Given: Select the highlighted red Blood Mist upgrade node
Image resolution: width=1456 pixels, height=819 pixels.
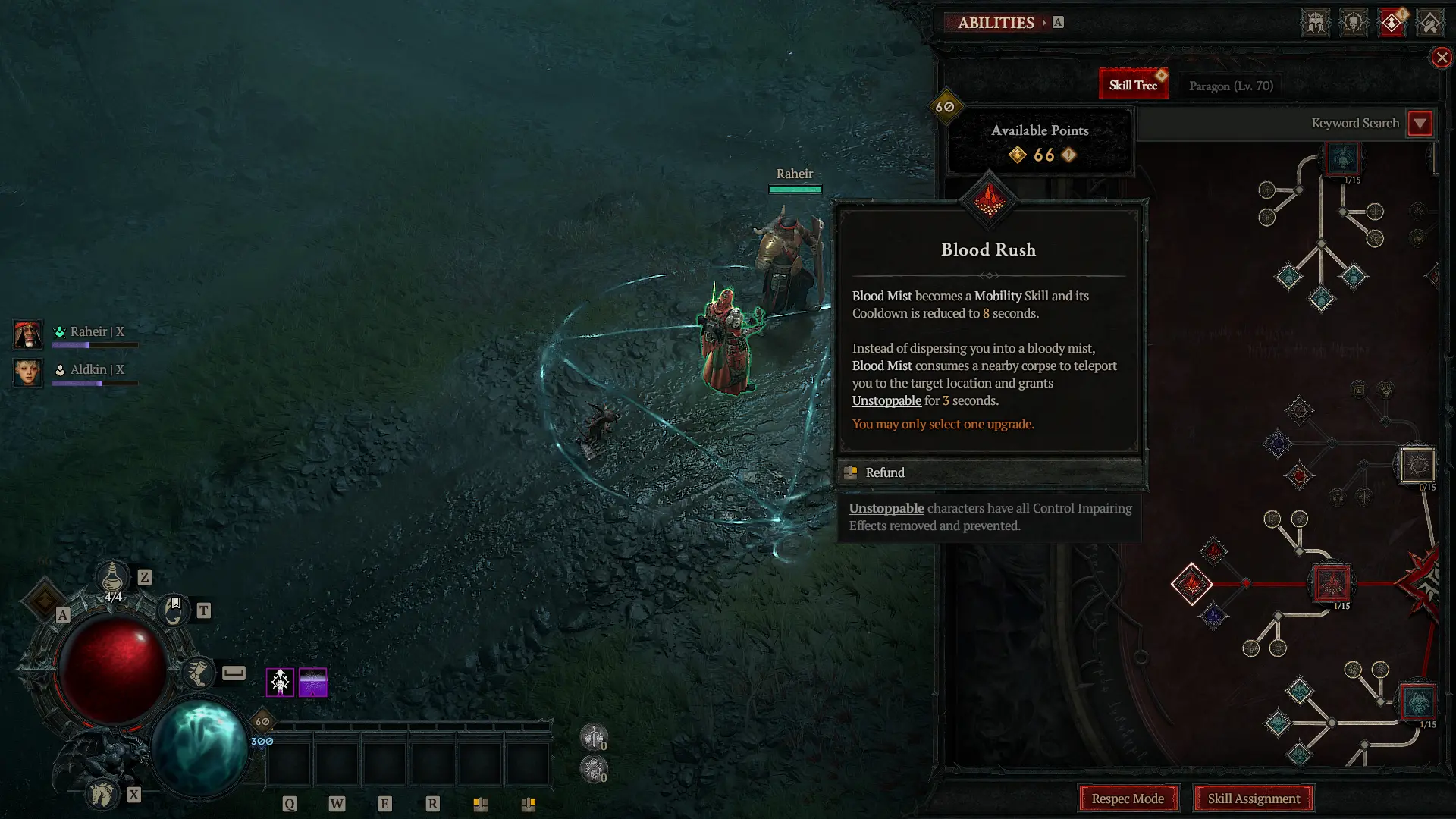Looking at the screenshot, I should click(1330, 582).
